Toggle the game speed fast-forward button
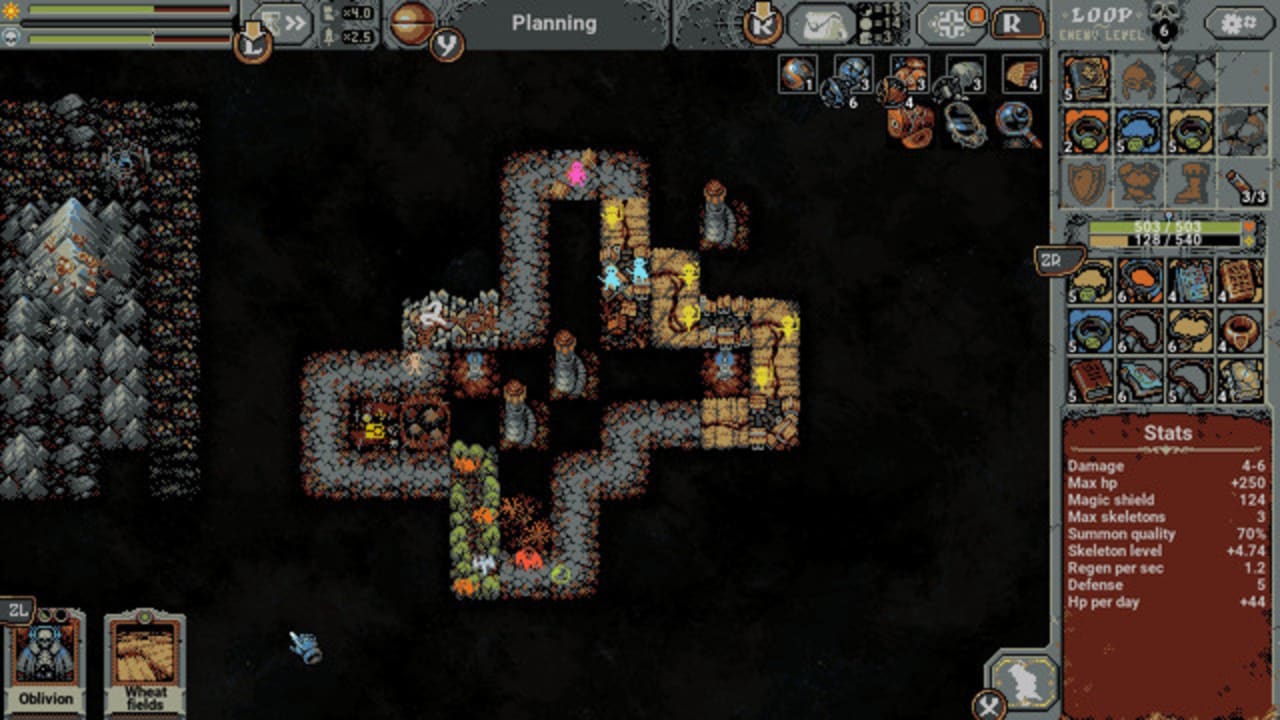This screenshot has width=1280, height=720. [x=283, y=23]
